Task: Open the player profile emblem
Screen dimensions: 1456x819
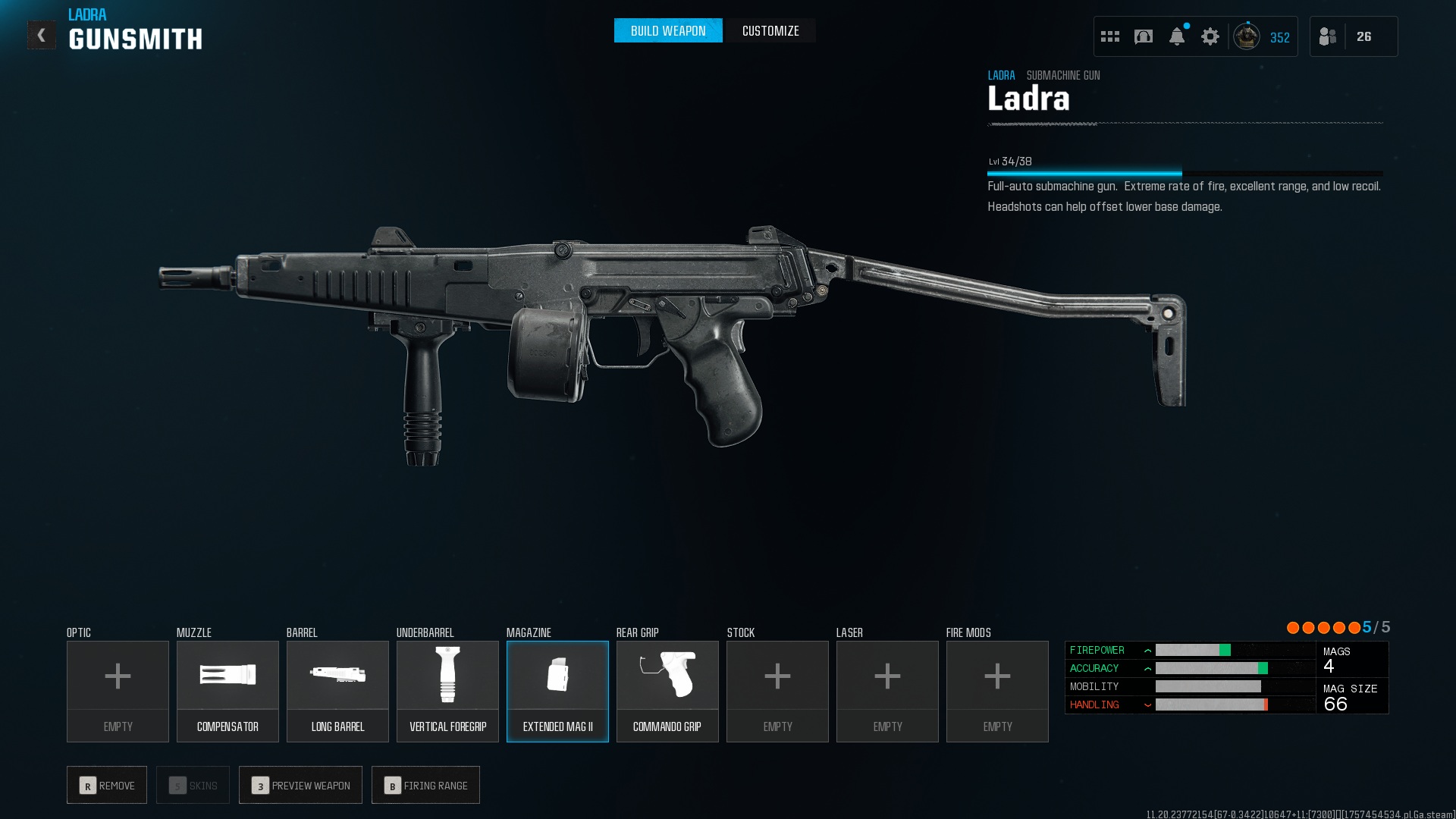Action: (1247, 36)
